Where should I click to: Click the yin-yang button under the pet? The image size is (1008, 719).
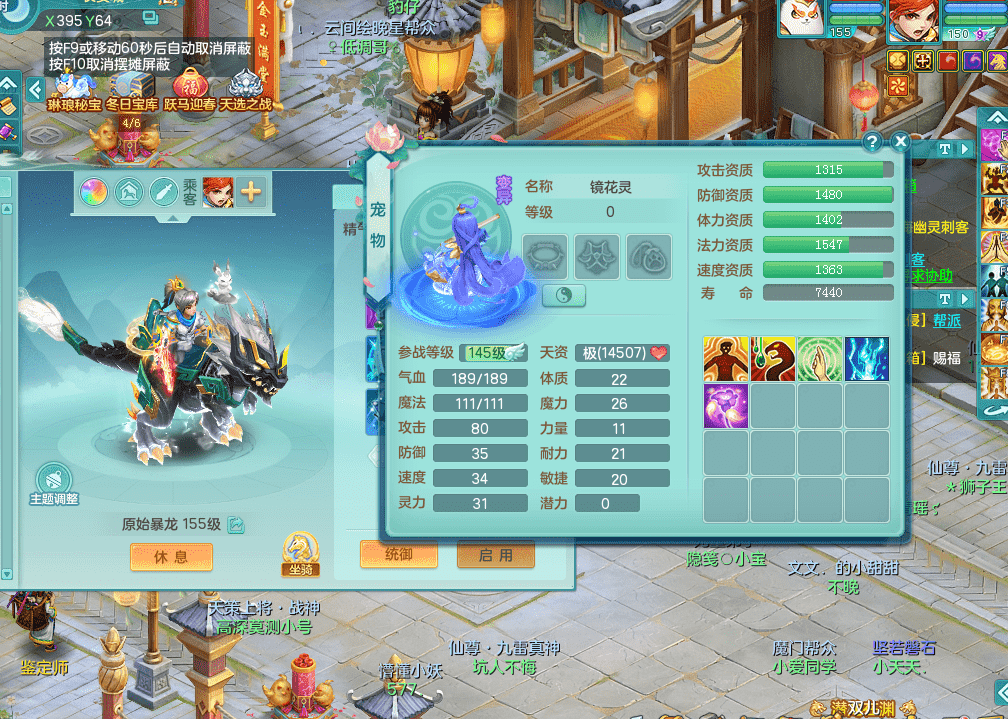[563, 296]
